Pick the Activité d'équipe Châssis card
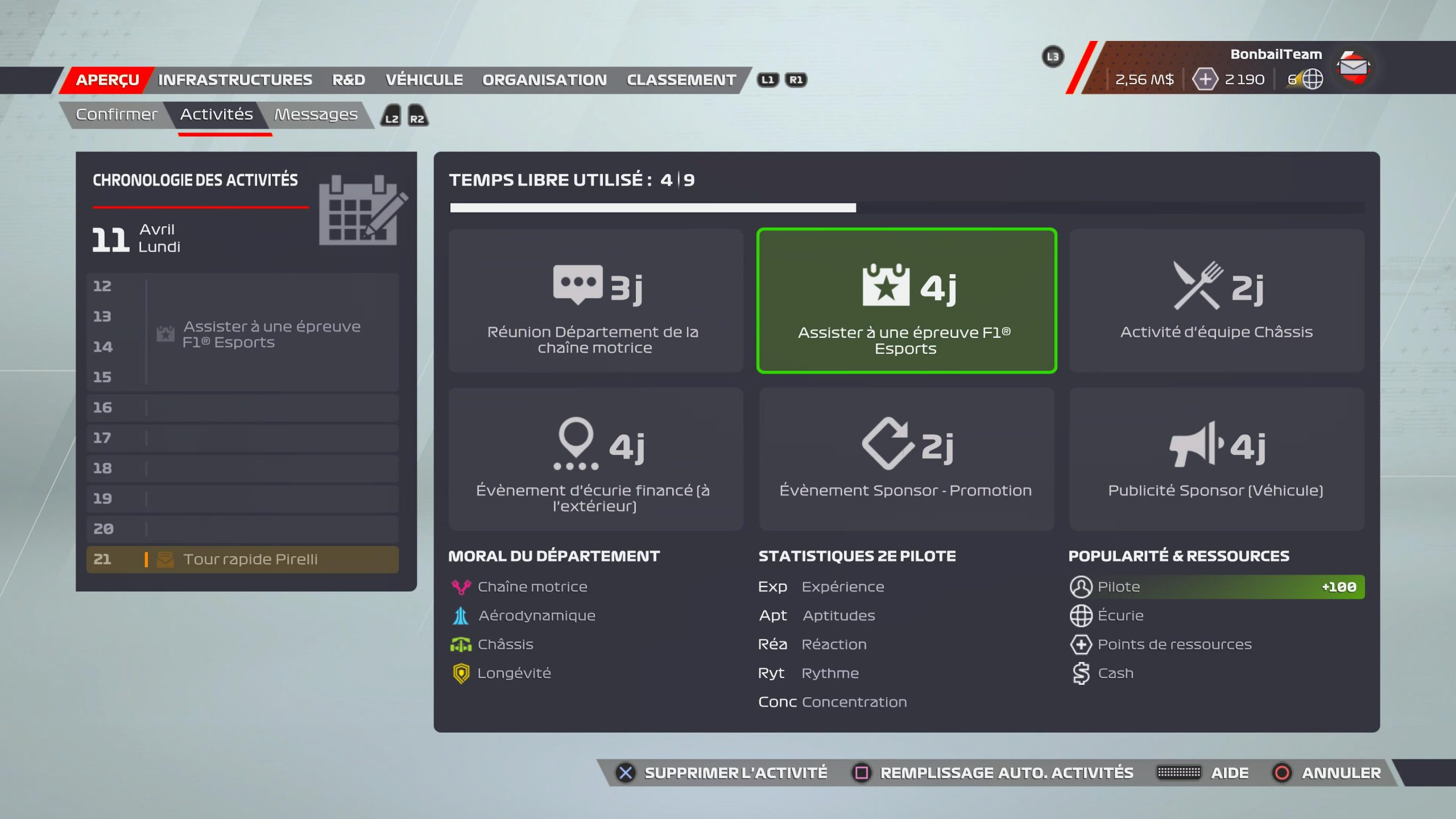 coord(1216,301)
